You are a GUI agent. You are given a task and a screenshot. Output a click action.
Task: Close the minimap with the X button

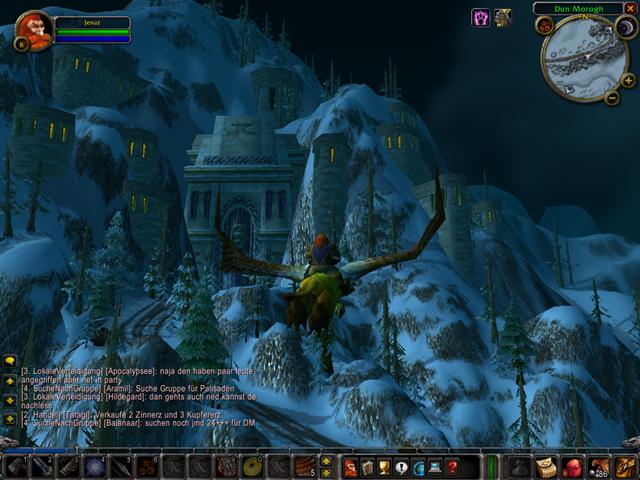(632, 8)
